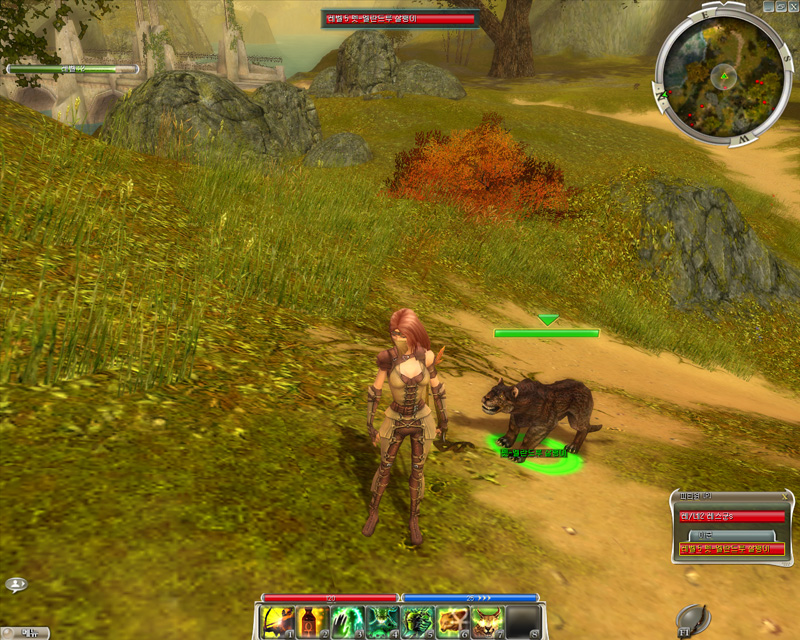Select the player's row in party window
The width and height of the screenshot is (800, 640).
(731, 516)
